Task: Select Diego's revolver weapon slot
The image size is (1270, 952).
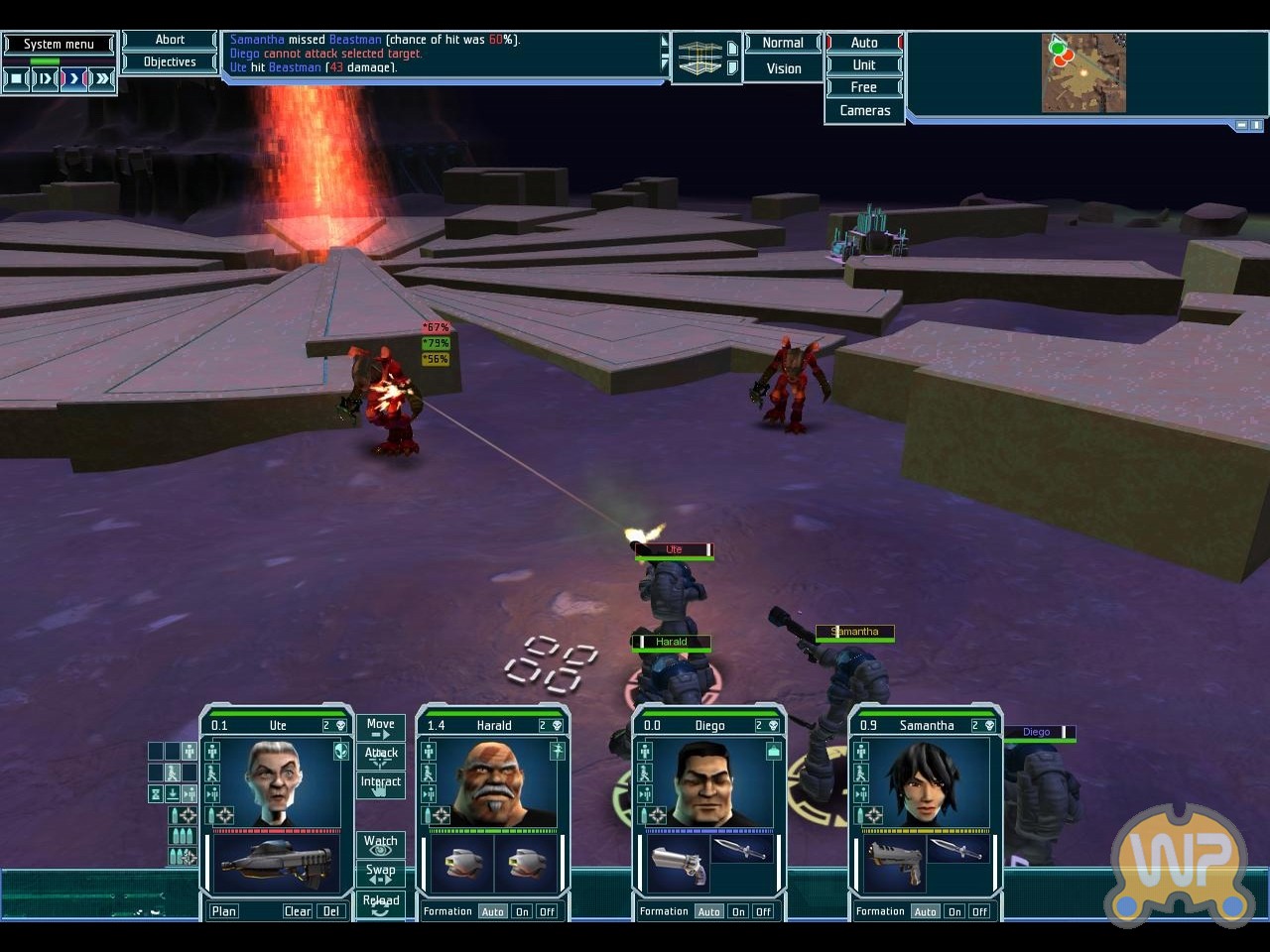Action: 679,862
